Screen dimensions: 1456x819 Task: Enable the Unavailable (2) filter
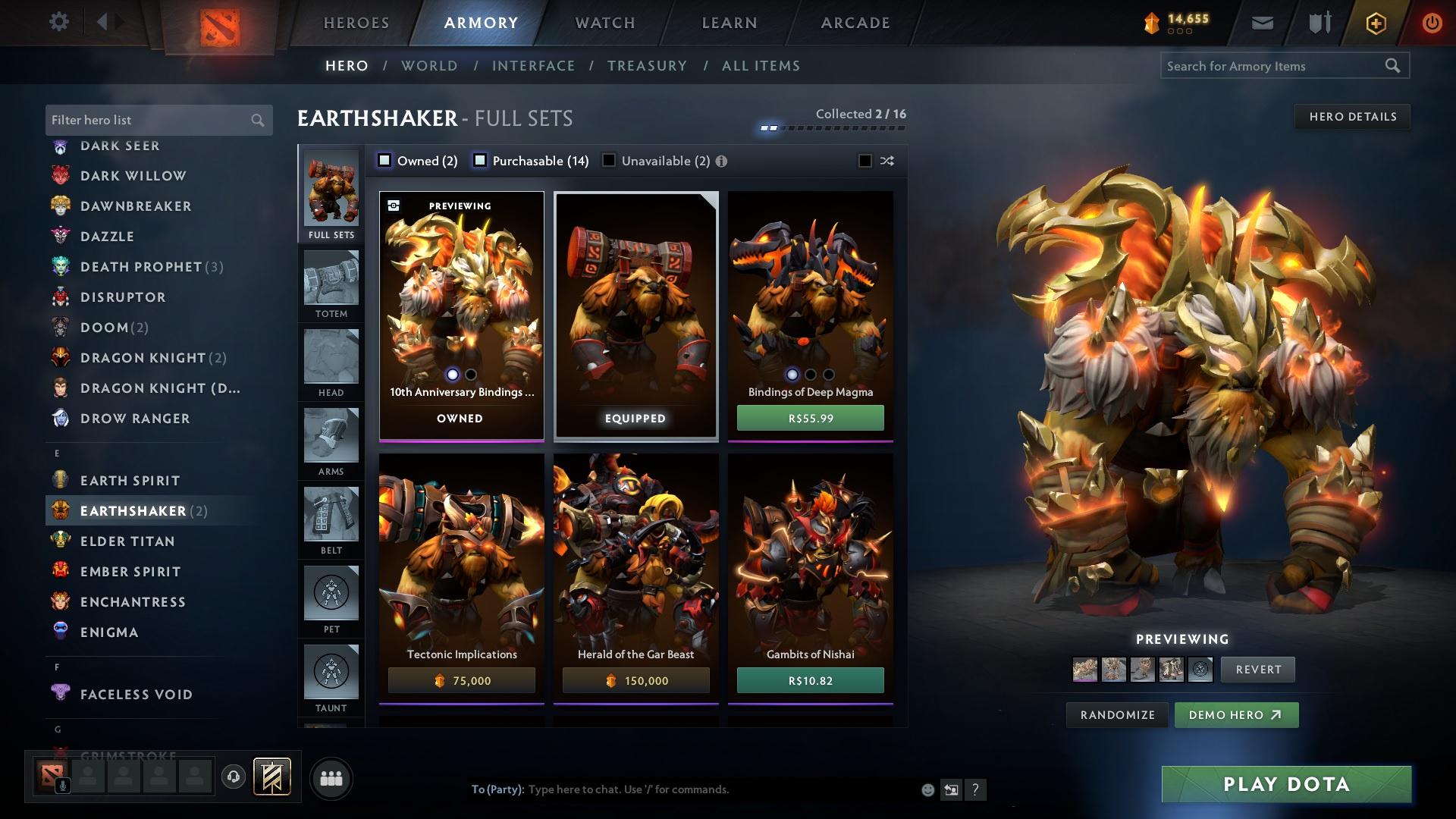(607, 161)
